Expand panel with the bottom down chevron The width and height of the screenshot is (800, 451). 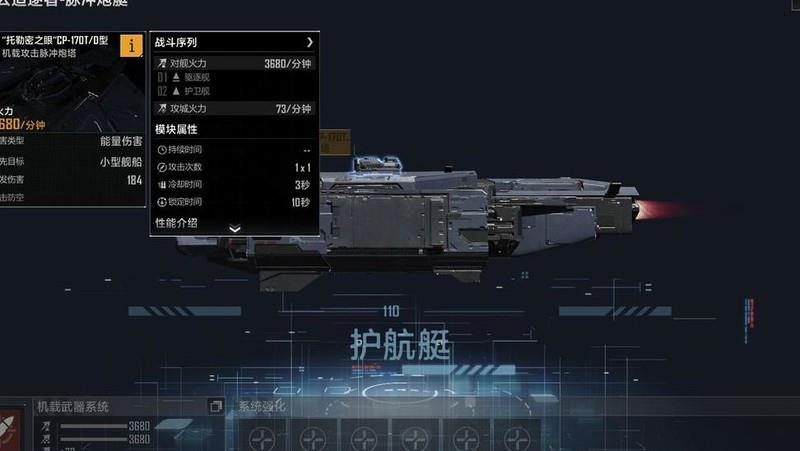(235, 229)
